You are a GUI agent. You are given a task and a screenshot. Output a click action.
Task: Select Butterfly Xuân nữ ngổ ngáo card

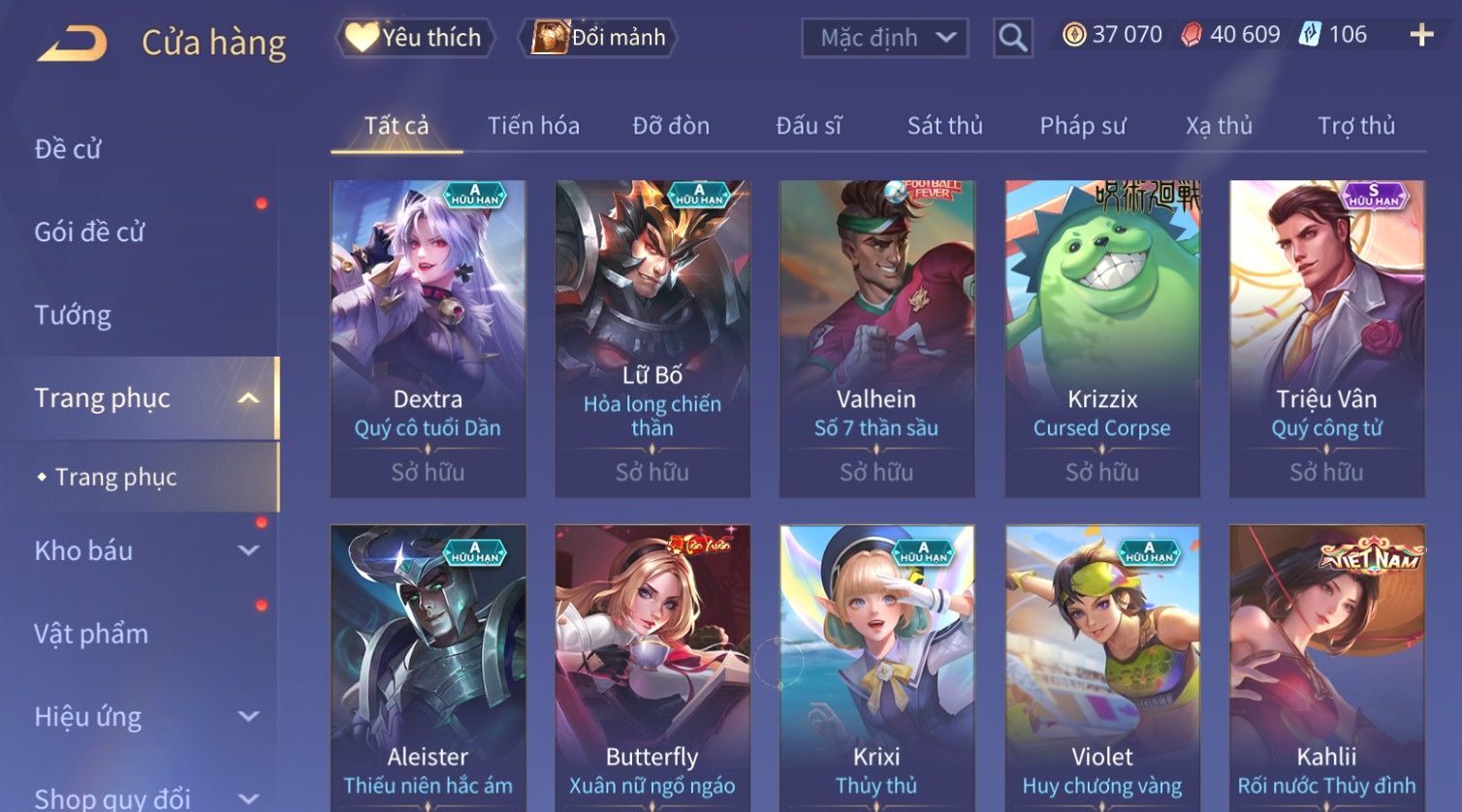point(652,669)
